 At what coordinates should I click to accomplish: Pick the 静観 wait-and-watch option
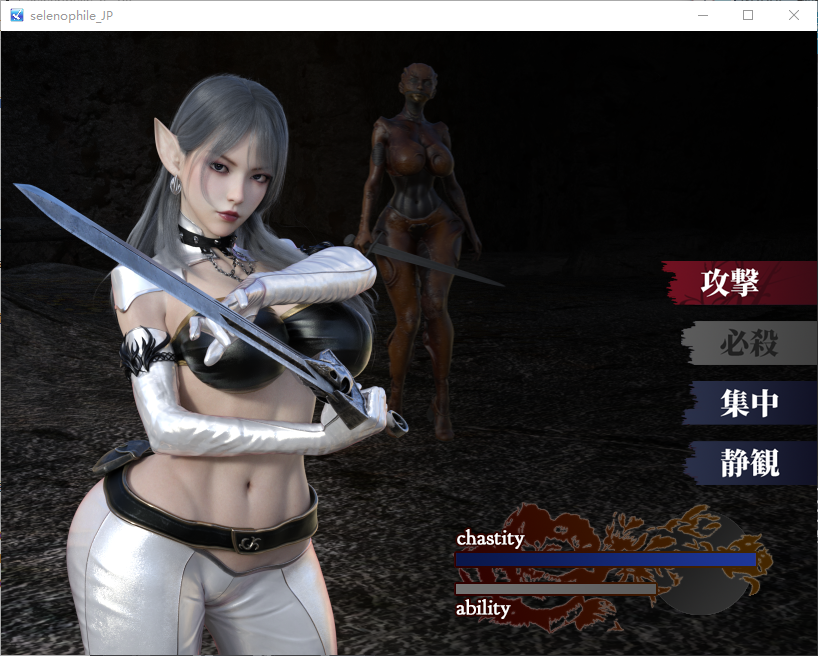[749, 463]
